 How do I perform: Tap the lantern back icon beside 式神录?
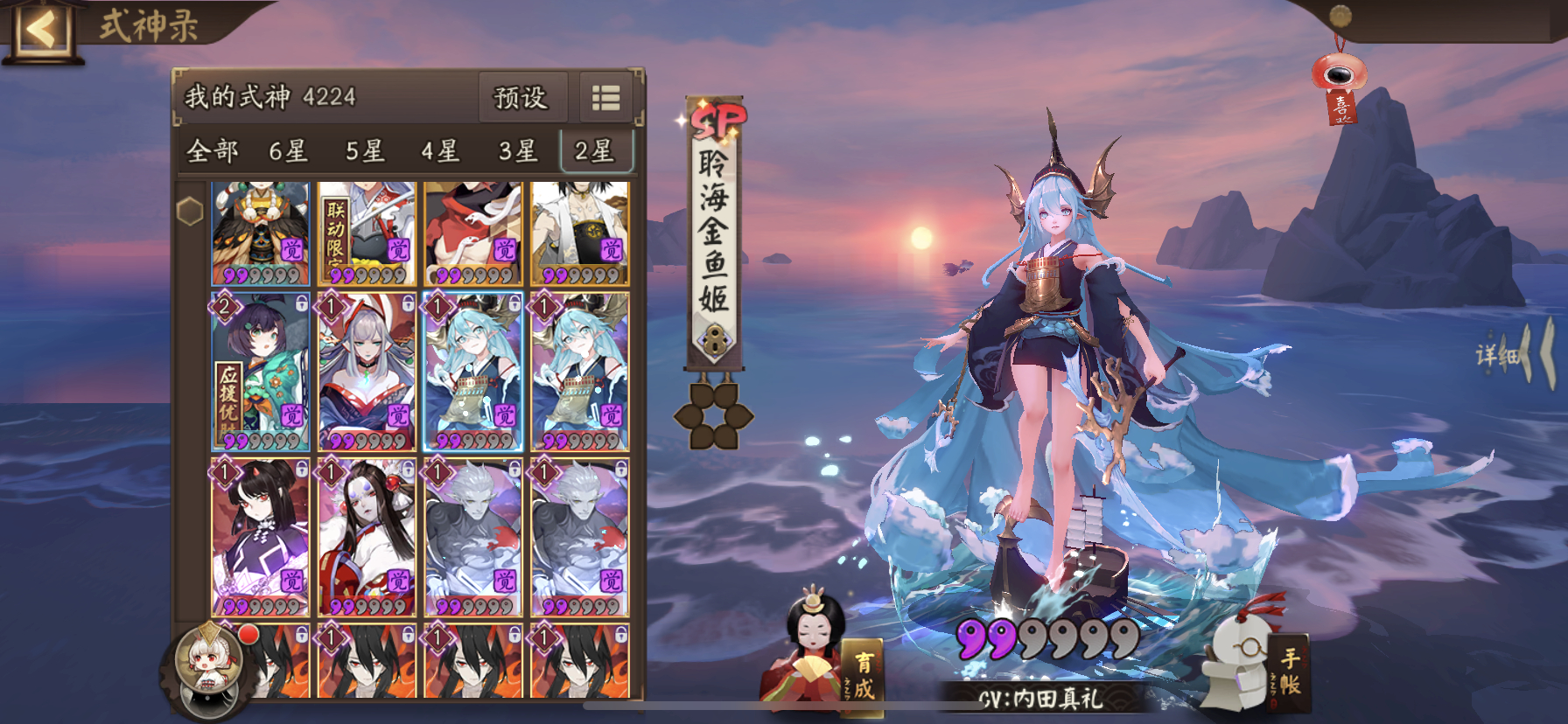(x=39, y=29)
